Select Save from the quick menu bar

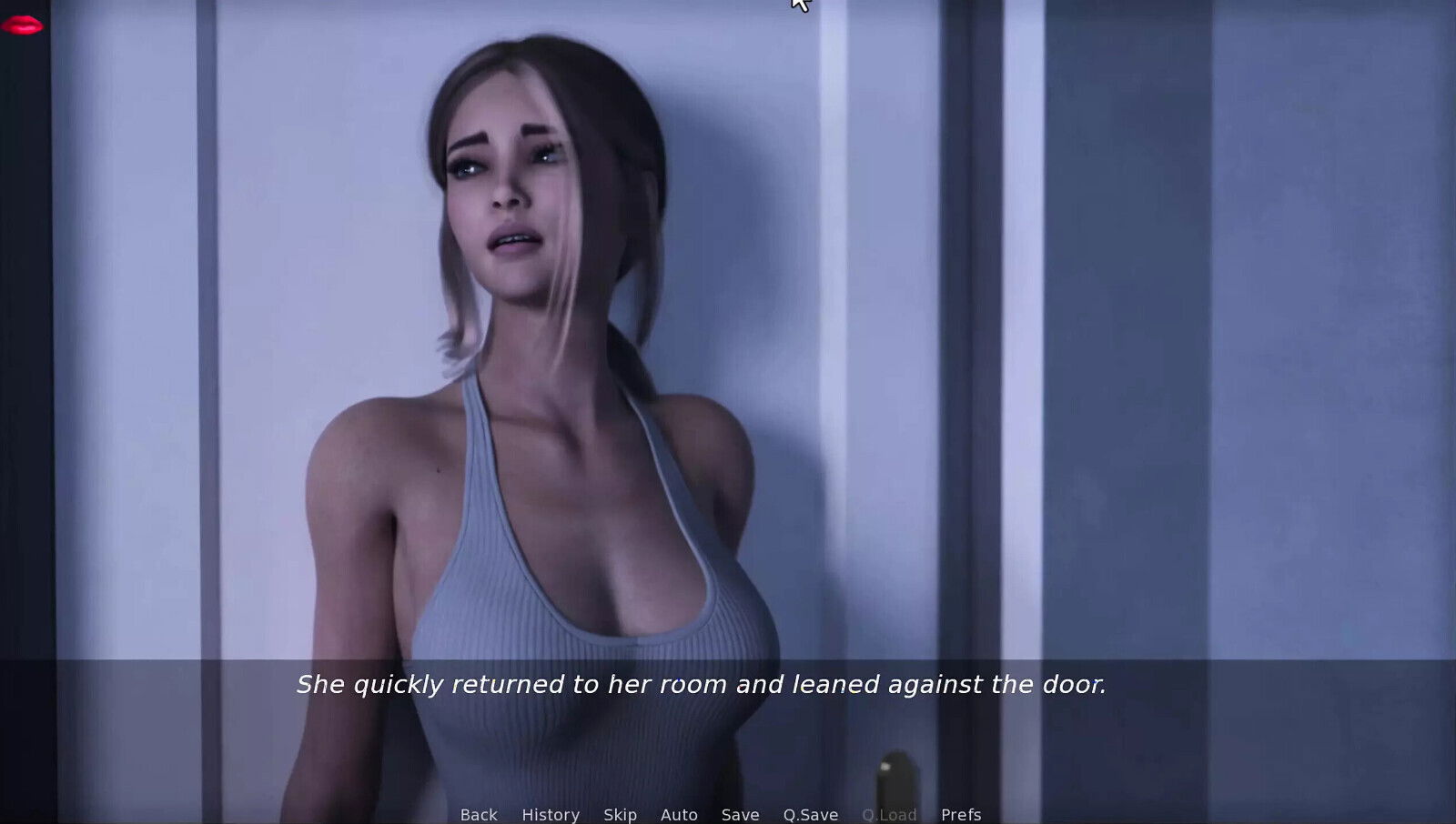pos(741,814)
